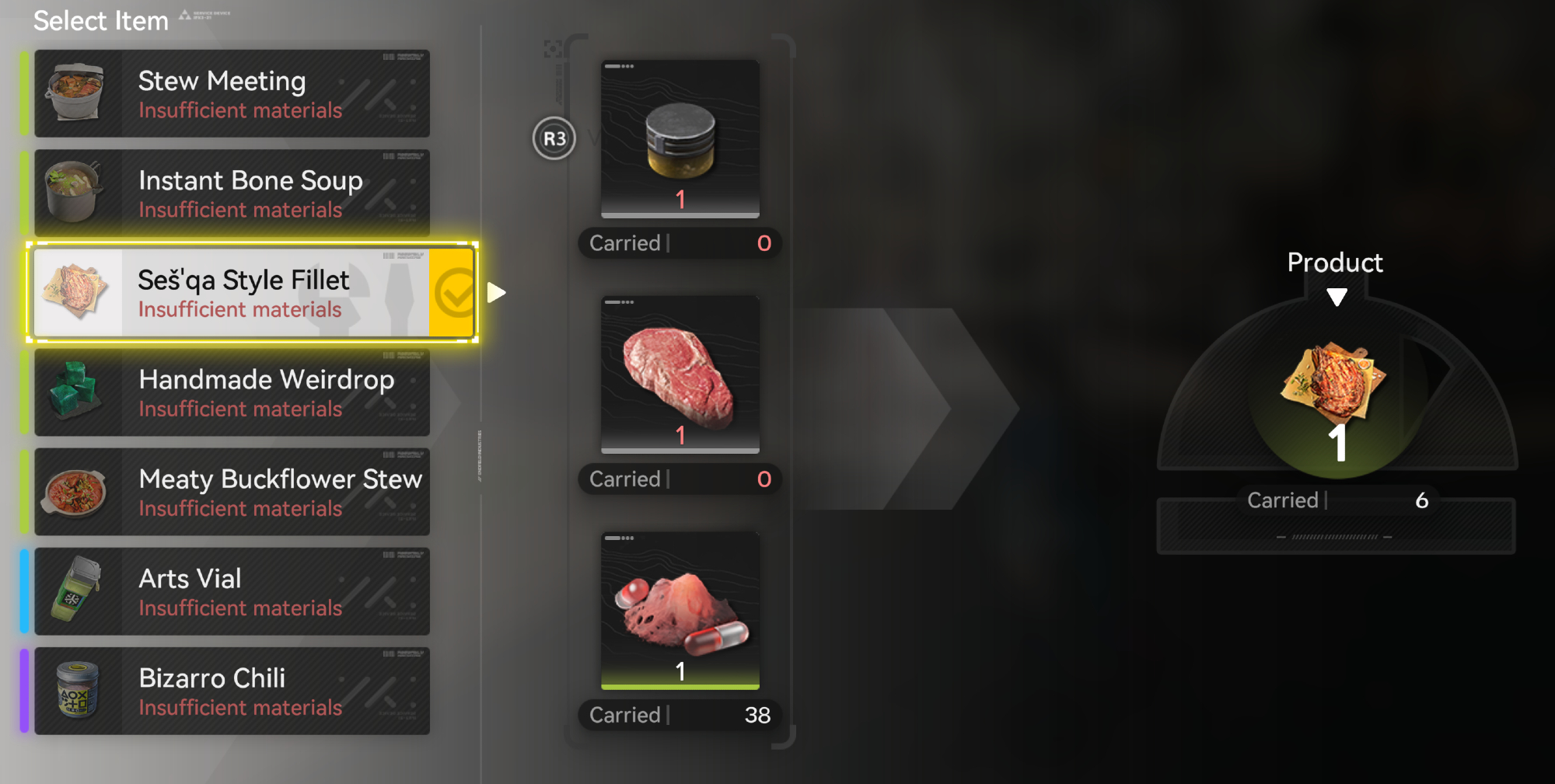
Task: Choose the Arts Vial recipe
Action: point(232,591)
